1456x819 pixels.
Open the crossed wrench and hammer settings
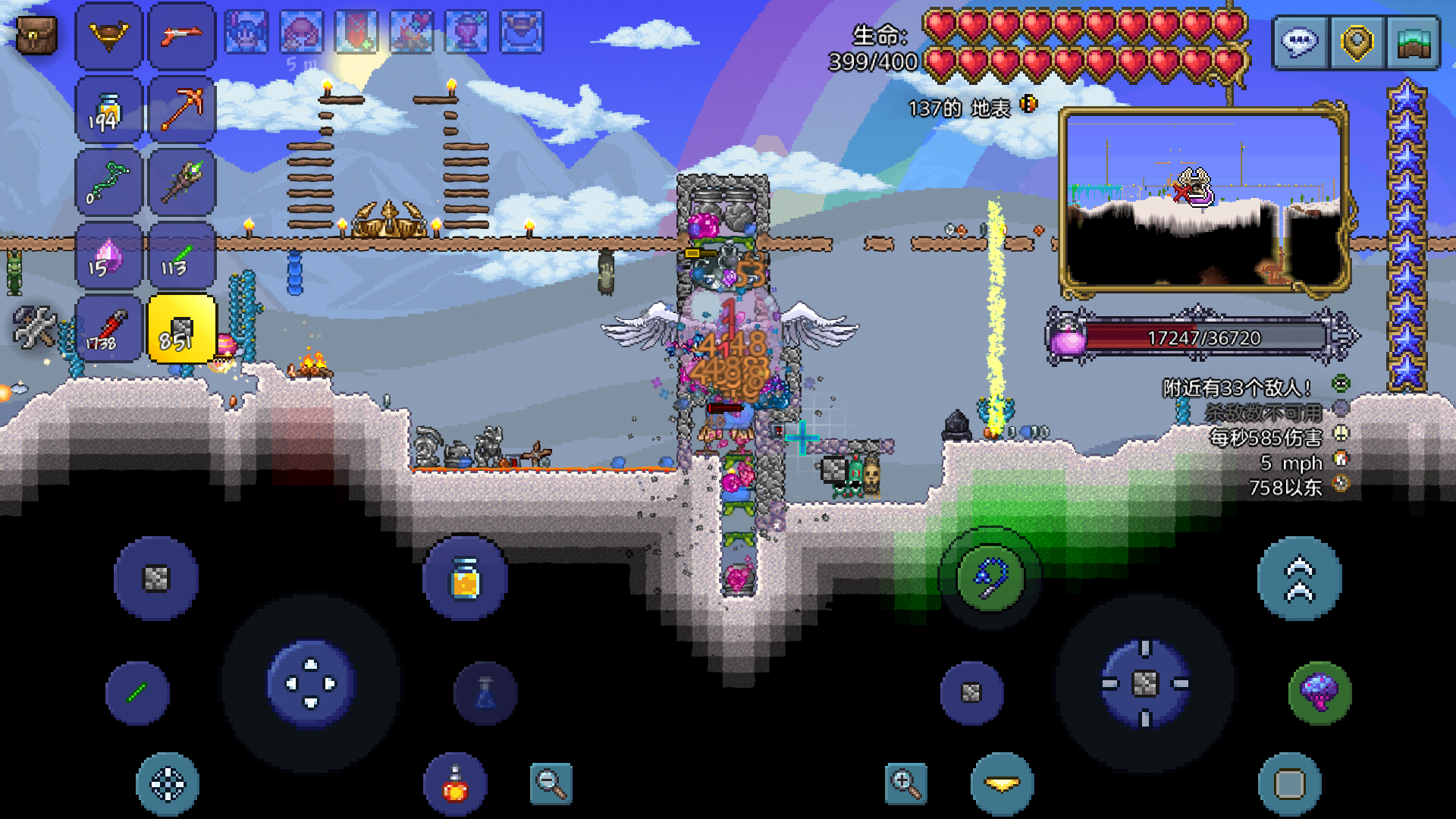[34, 326]
